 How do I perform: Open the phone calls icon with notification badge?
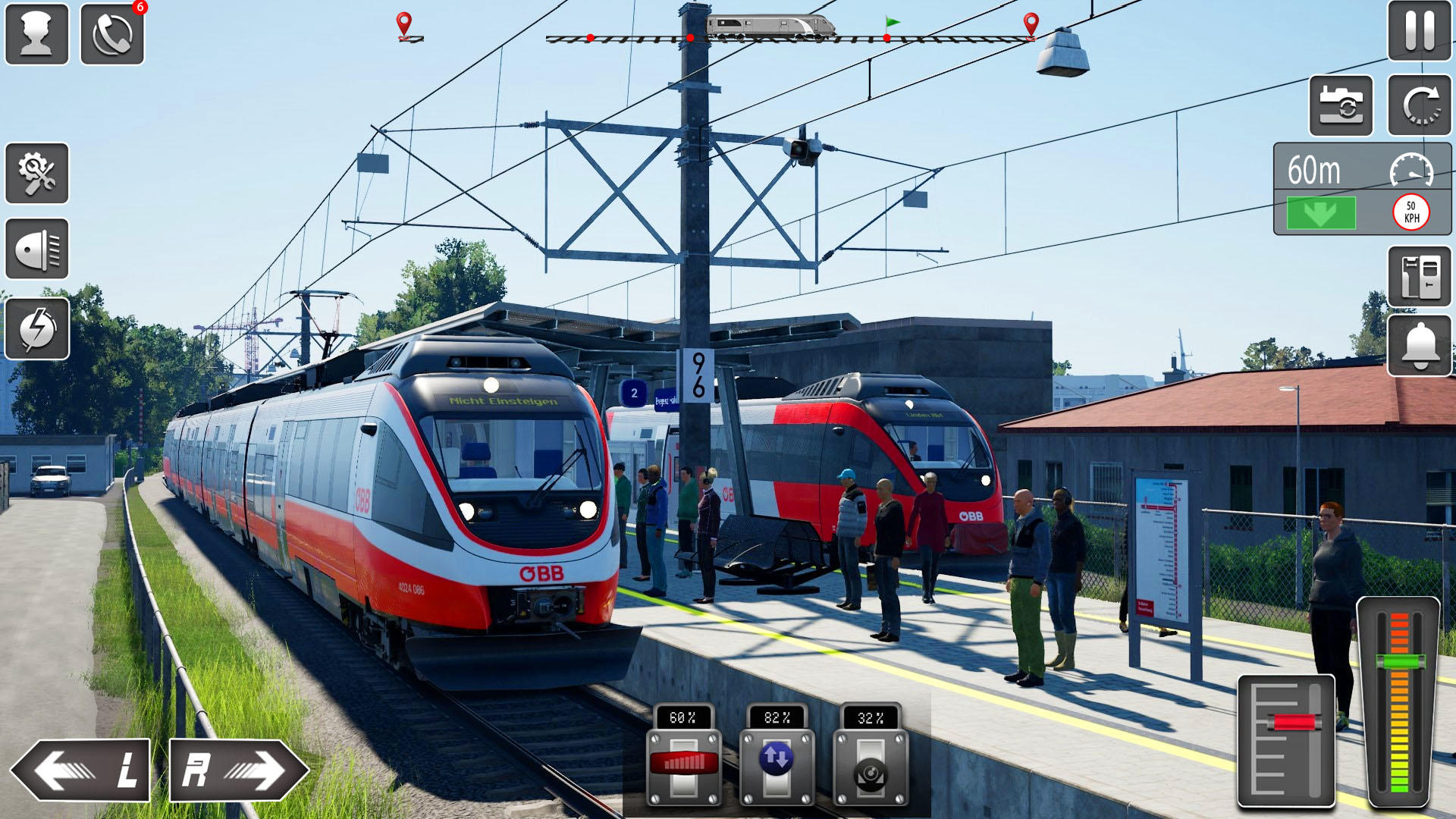(x=112, y=32)
